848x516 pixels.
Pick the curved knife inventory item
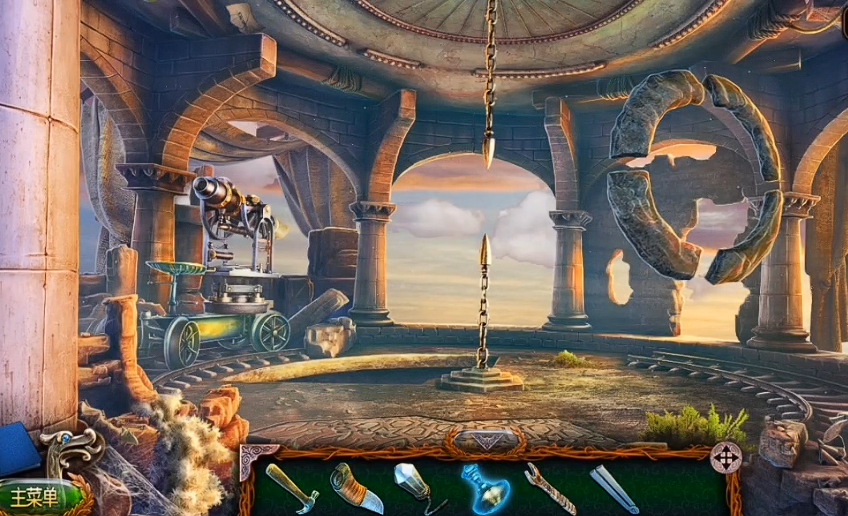(356, 487)
